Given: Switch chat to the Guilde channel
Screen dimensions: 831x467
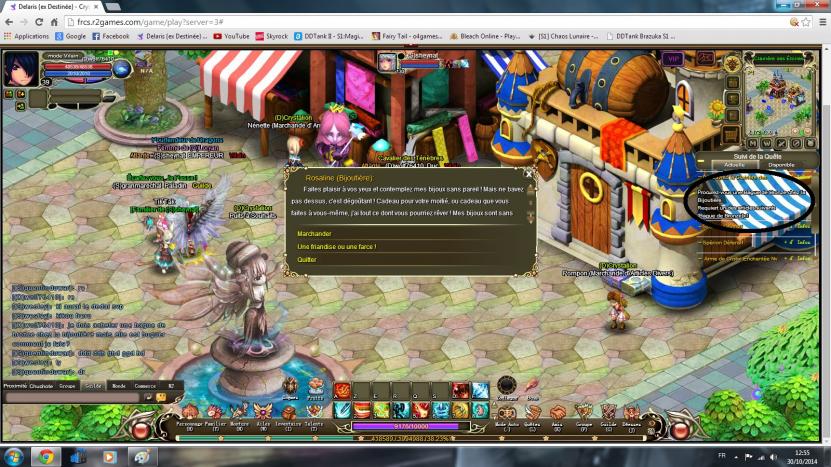Looking at the screenshot, I should [92, 385].
